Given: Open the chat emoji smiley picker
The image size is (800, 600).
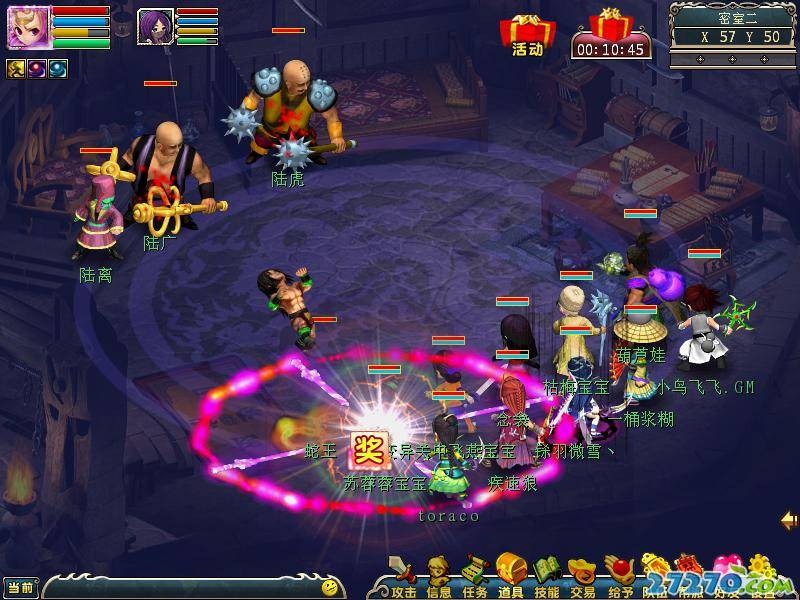Looking at the screenshot, I should point(329,586).
